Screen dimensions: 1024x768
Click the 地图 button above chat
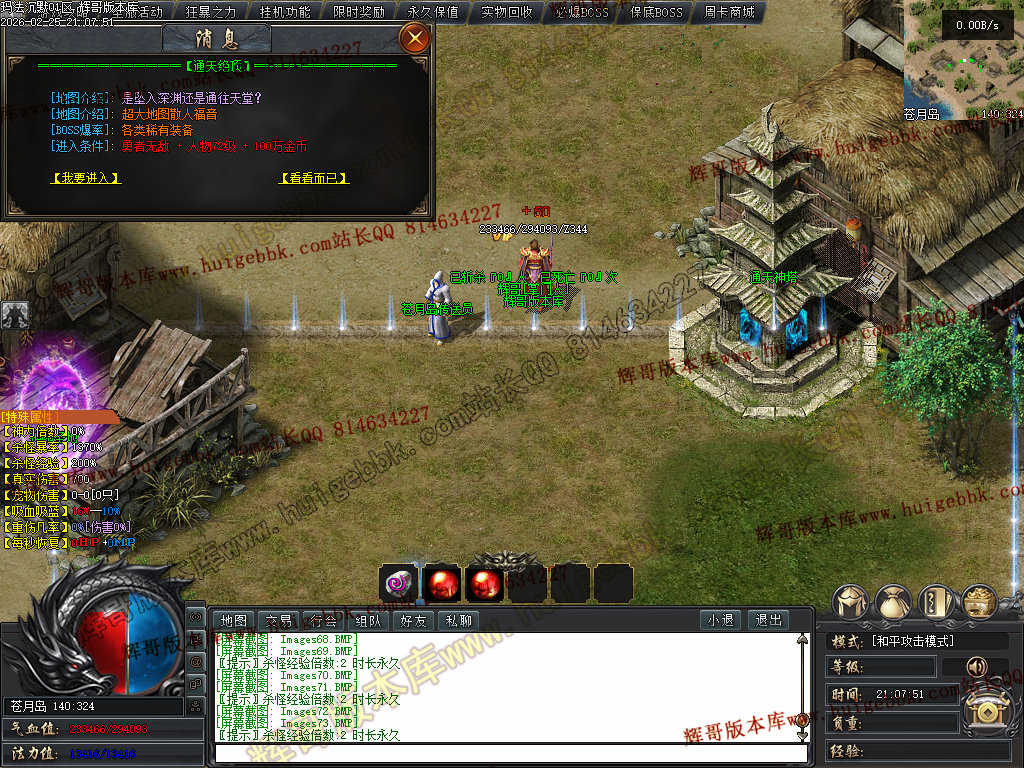point(233,621)
